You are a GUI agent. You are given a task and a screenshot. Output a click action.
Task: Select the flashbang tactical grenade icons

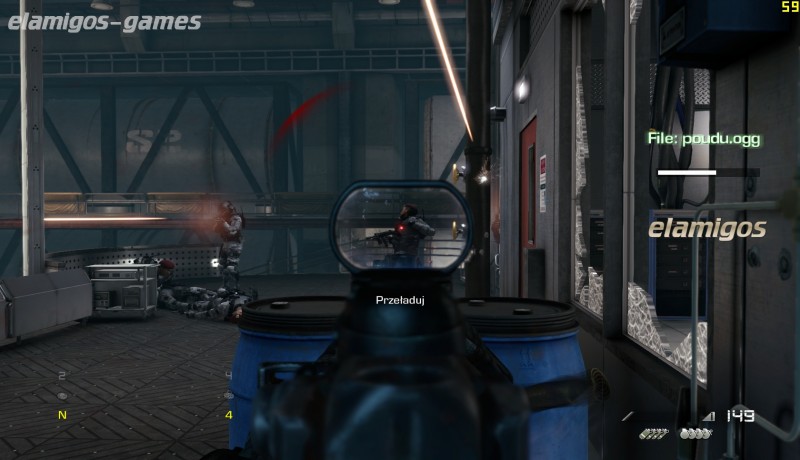click(654, 434)
